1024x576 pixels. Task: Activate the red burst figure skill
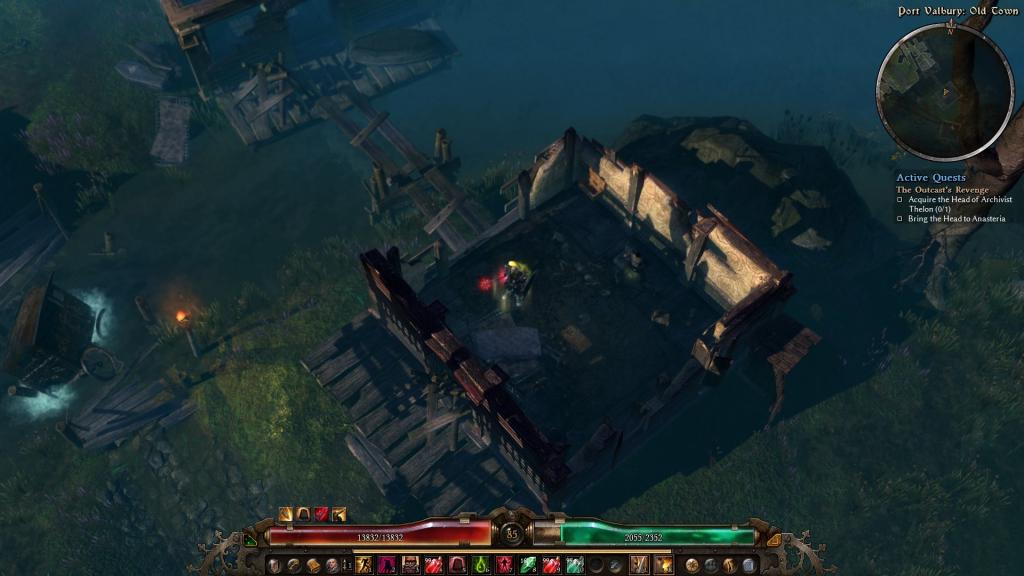pyautogui.click(x=504, y=566)
